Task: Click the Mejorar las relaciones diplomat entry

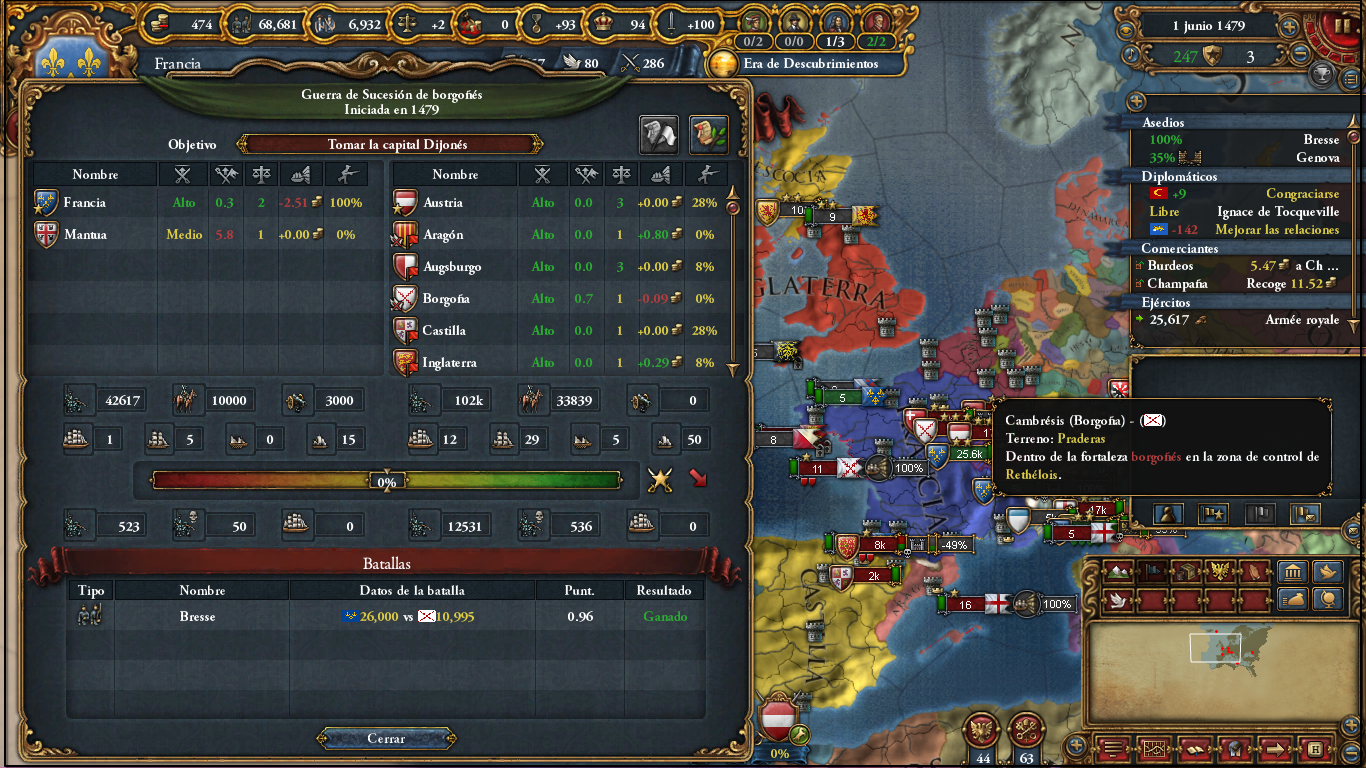Action: 1240,230
